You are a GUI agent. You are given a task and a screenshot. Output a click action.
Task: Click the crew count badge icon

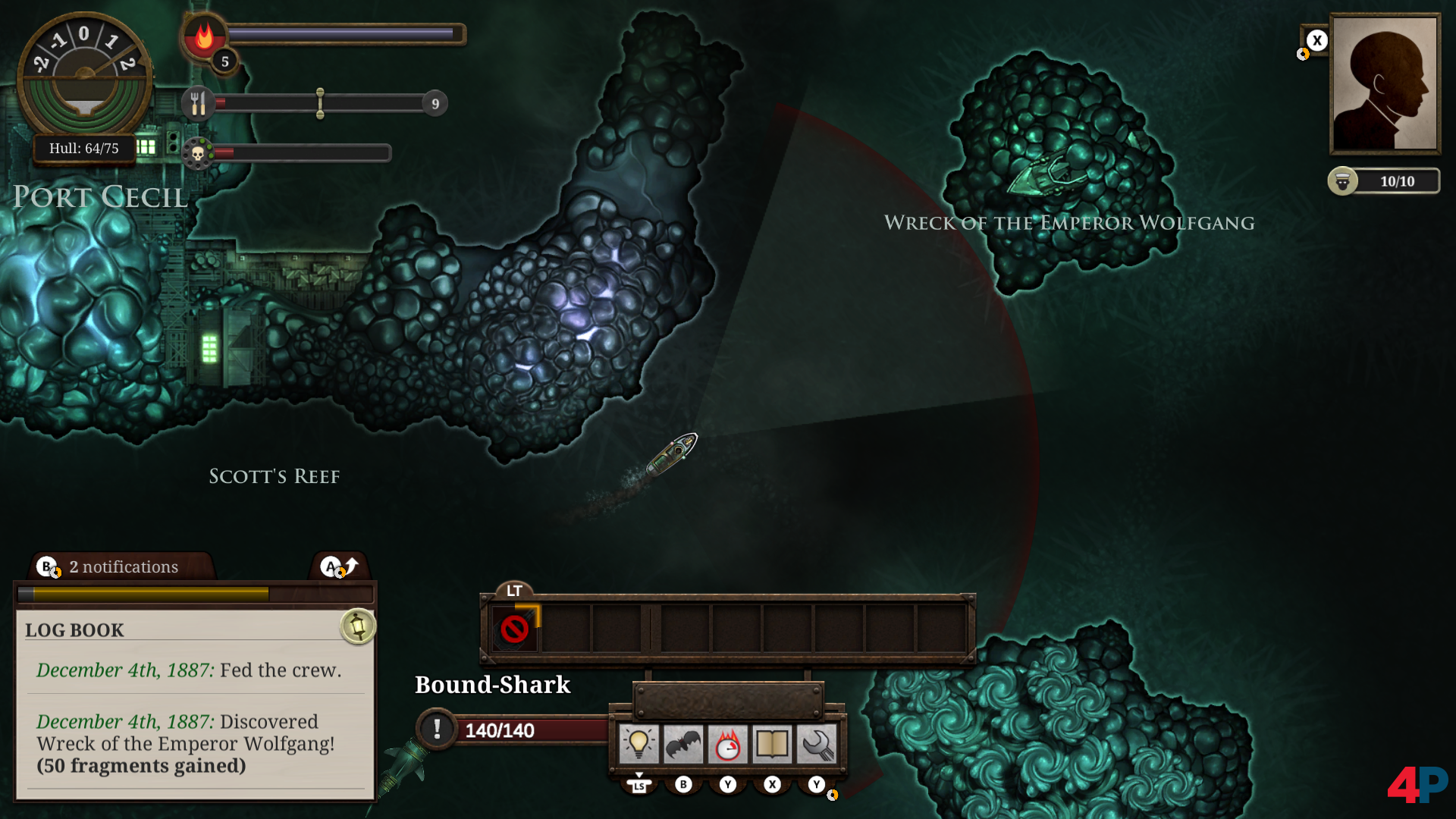[1342, 181]
